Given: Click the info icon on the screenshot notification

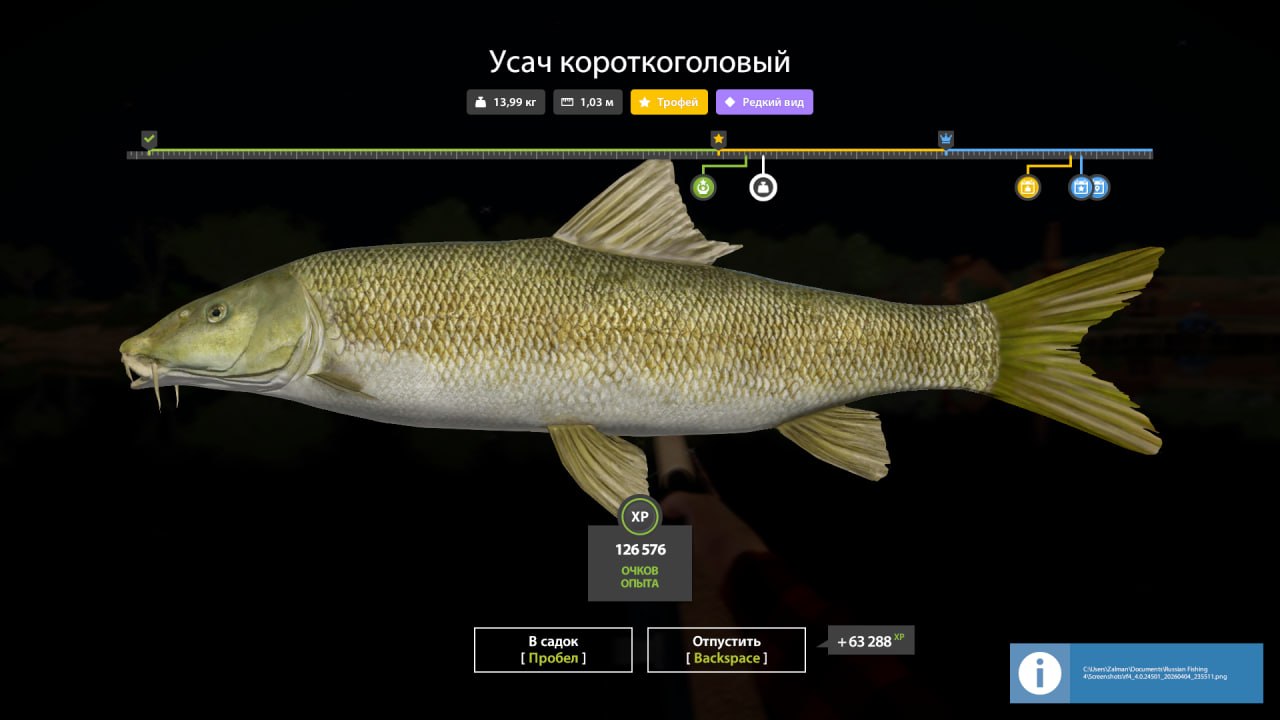Looking at the screenshot, I should 1039,673.
